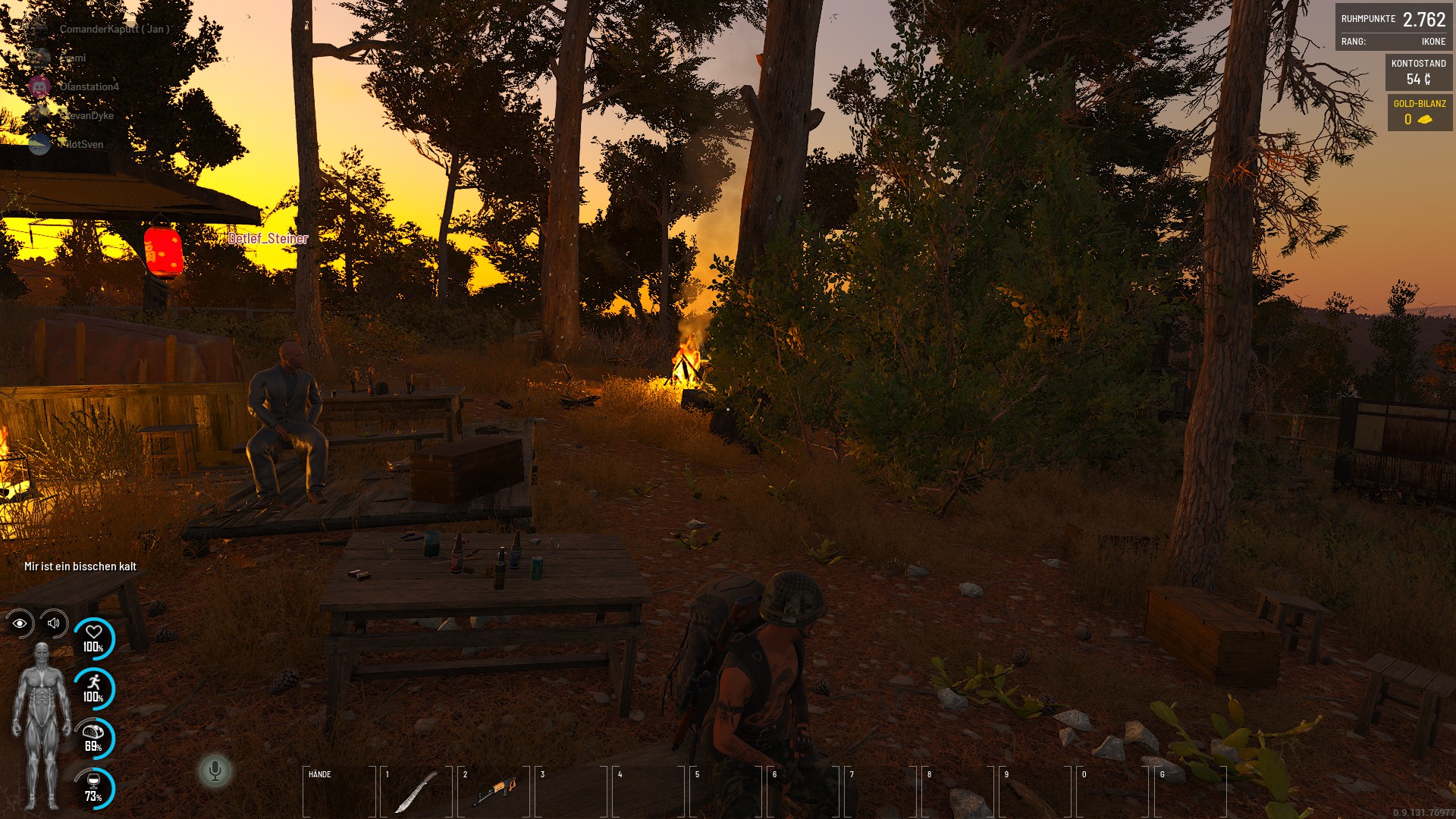
Task: Click the speaker noise indicator icon
Action: [x=54, y=623]
